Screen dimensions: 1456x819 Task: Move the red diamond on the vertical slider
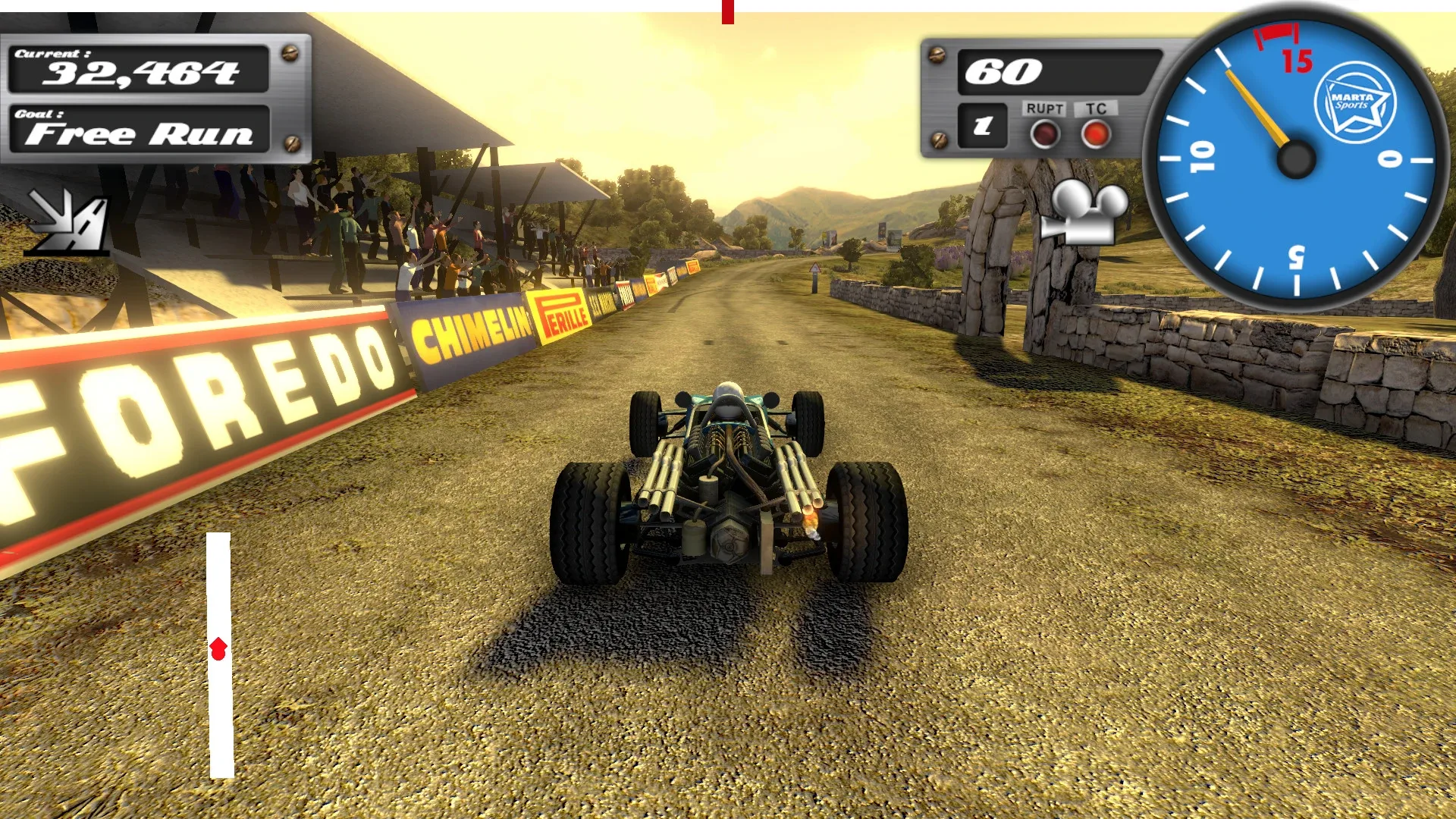219,648
